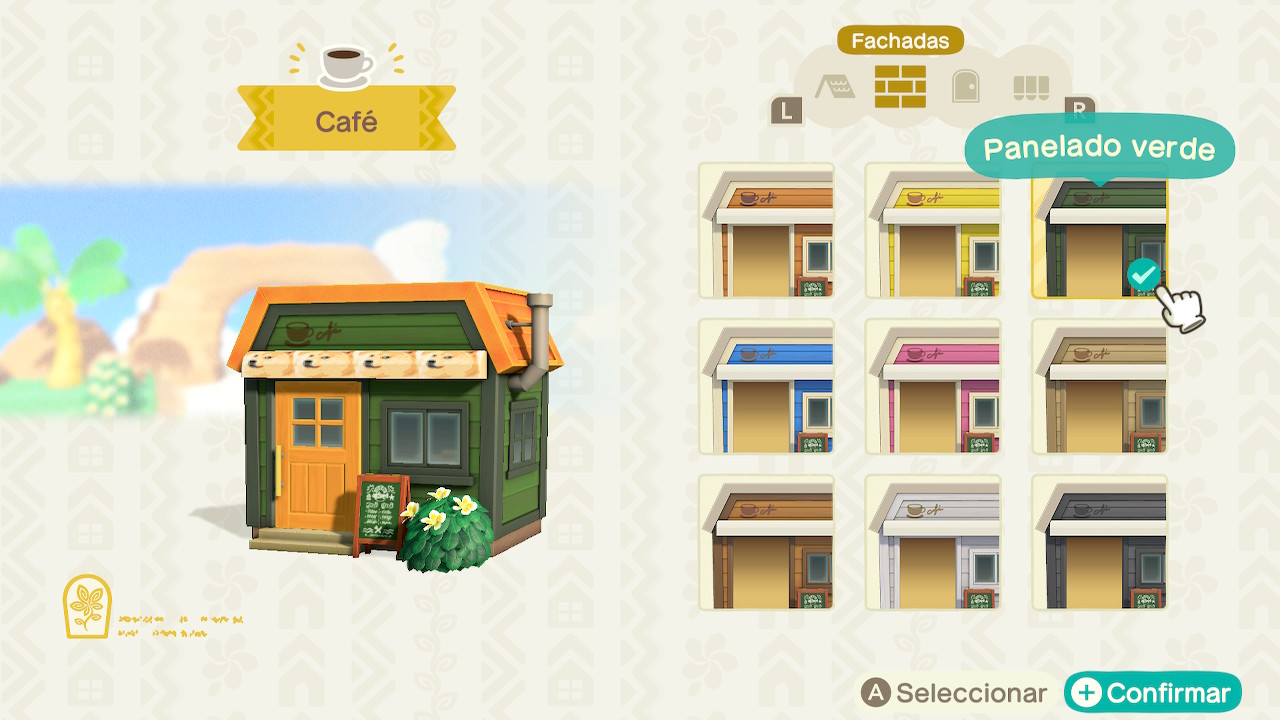Choose the yellow siding facade
Screen dimensions: 1280x720
933,231
